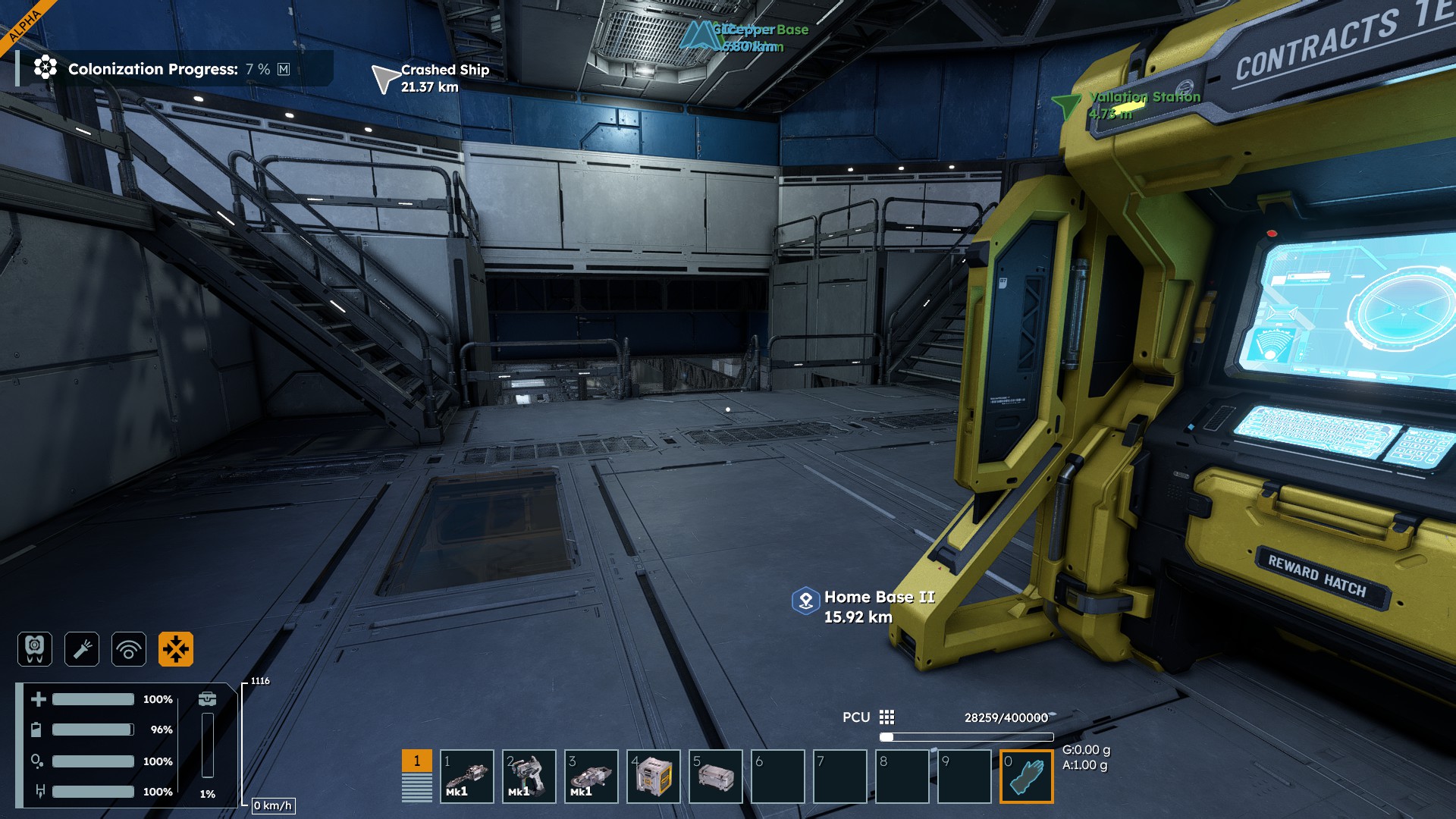1456x819 pixels.
Task: Toggle the broadcasting signal icon
Action: 129,649
